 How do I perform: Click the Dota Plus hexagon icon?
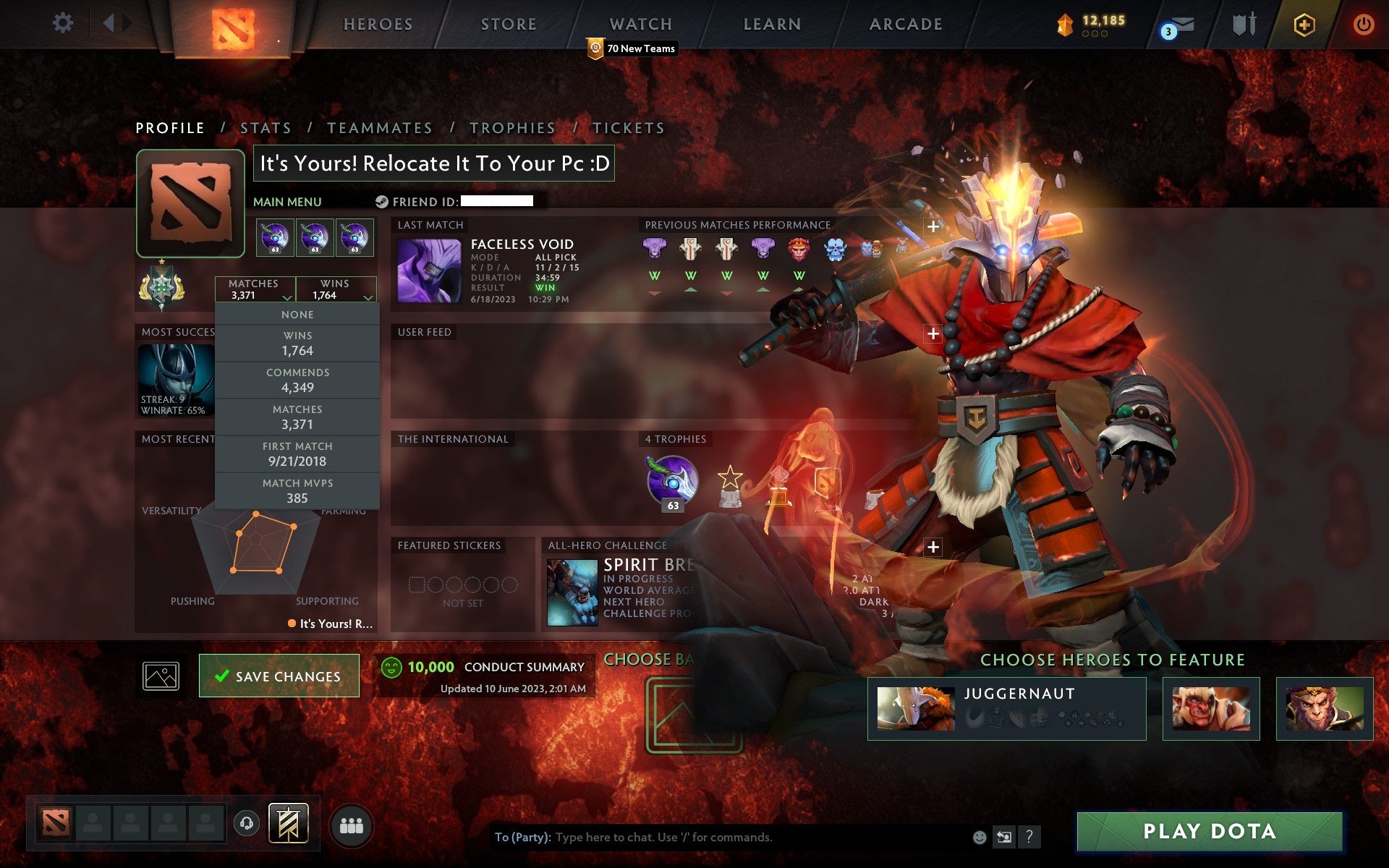(x=1302, y=23)
